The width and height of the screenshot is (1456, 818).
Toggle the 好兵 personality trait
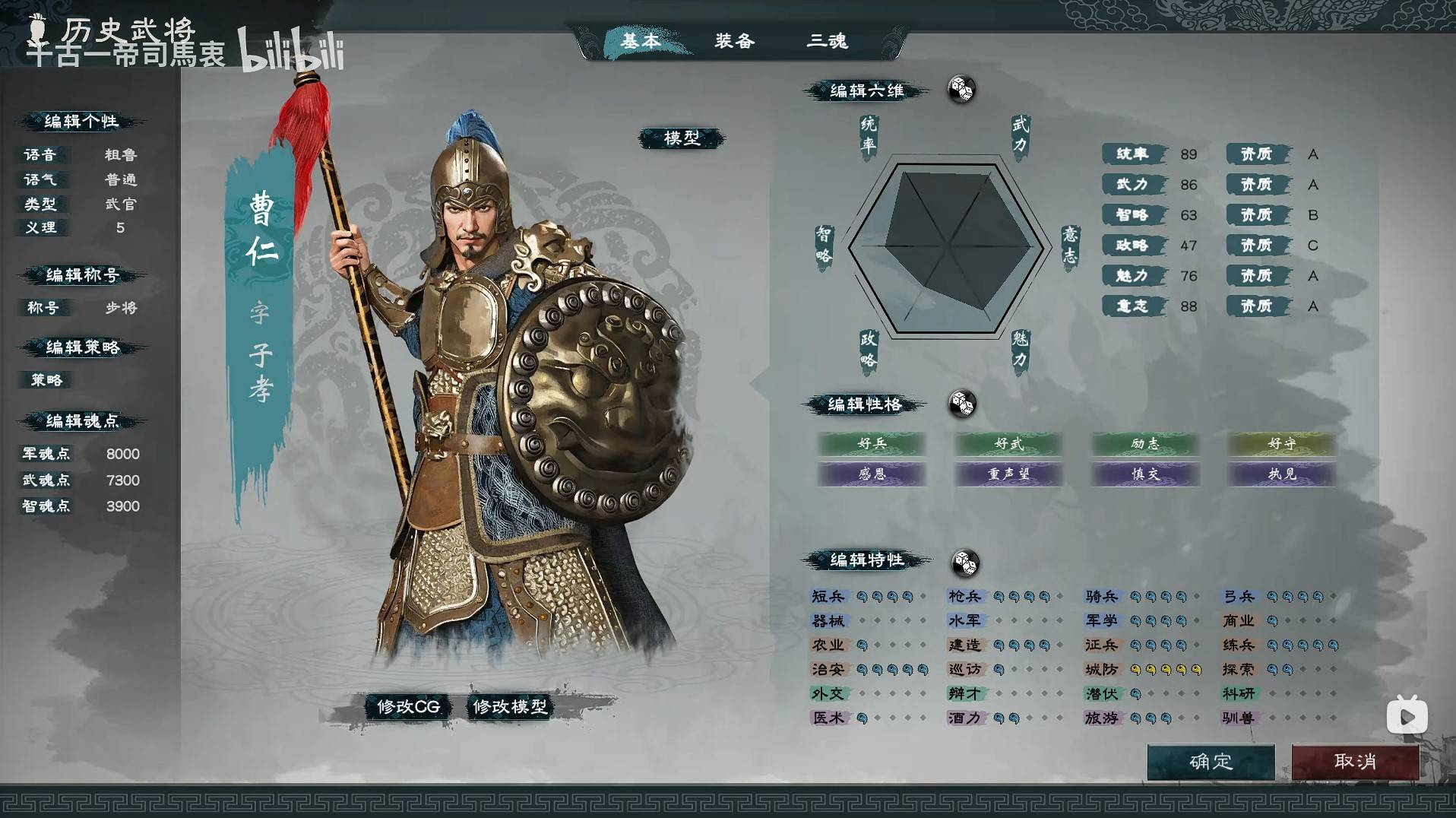point(871,445)
